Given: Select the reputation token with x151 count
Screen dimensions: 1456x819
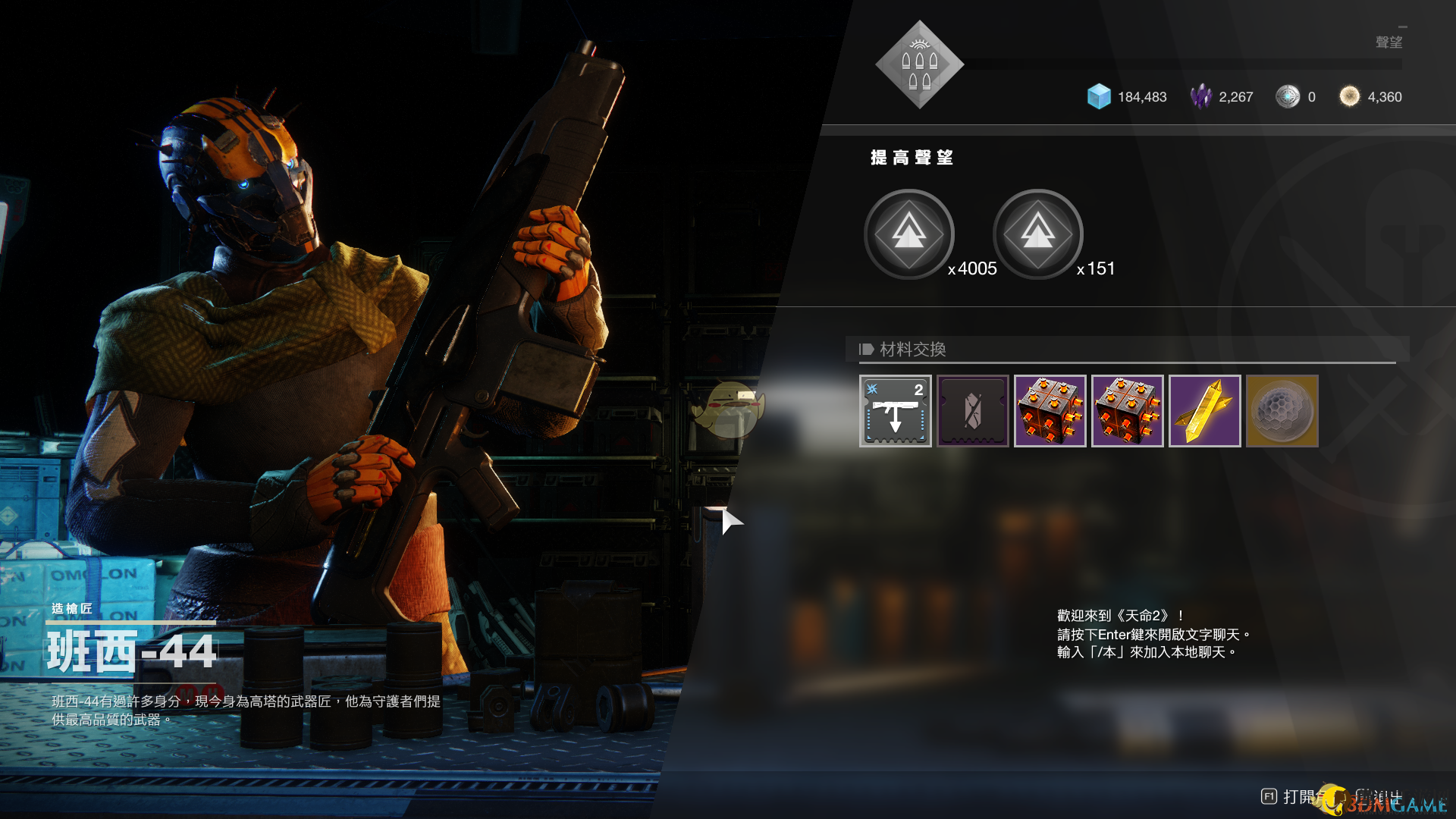Looking at the screenshot, I should (x=1037, y=234).
